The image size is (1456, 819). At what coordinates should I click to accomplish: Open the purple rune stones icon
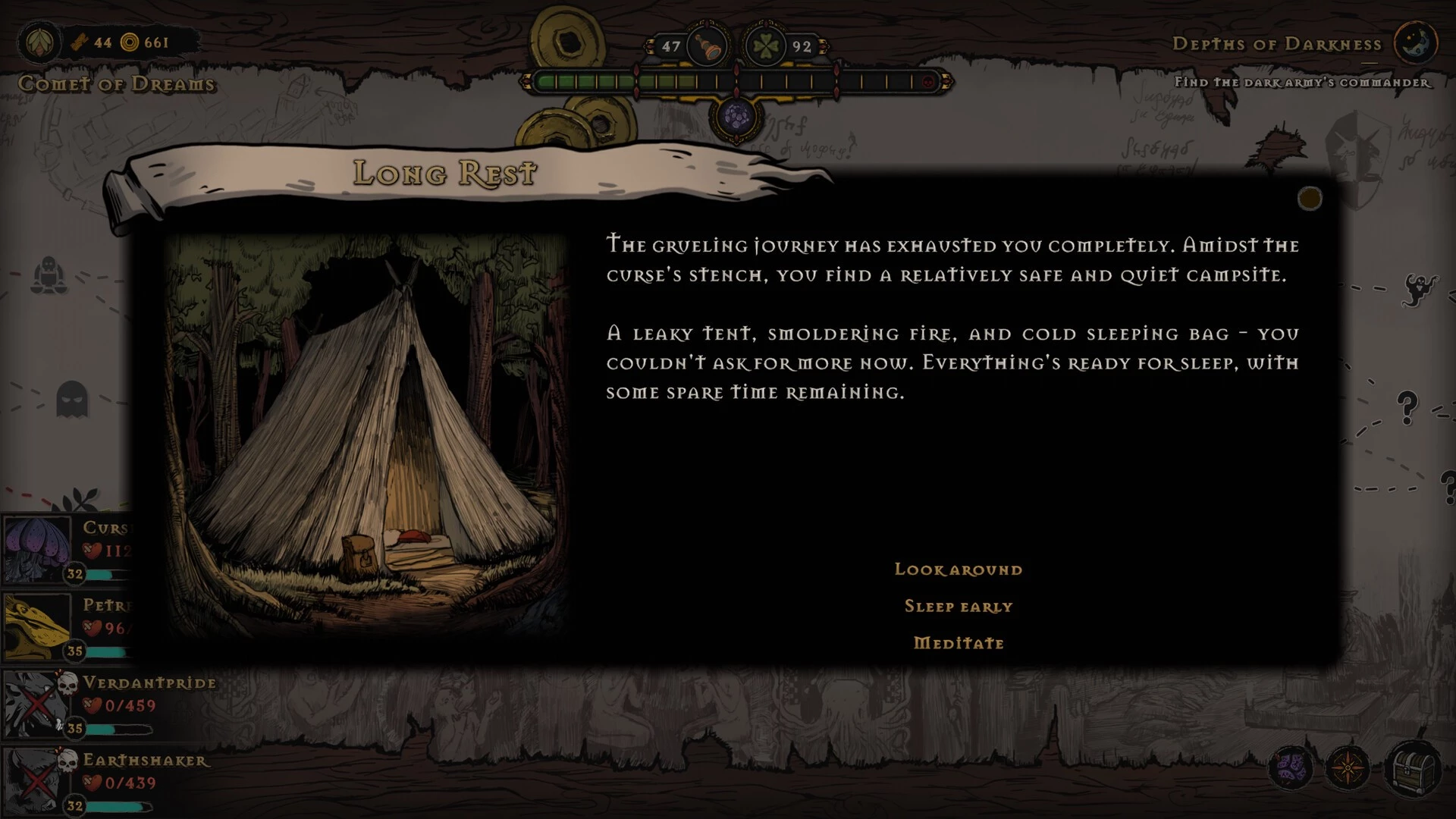click(1290, 767)
